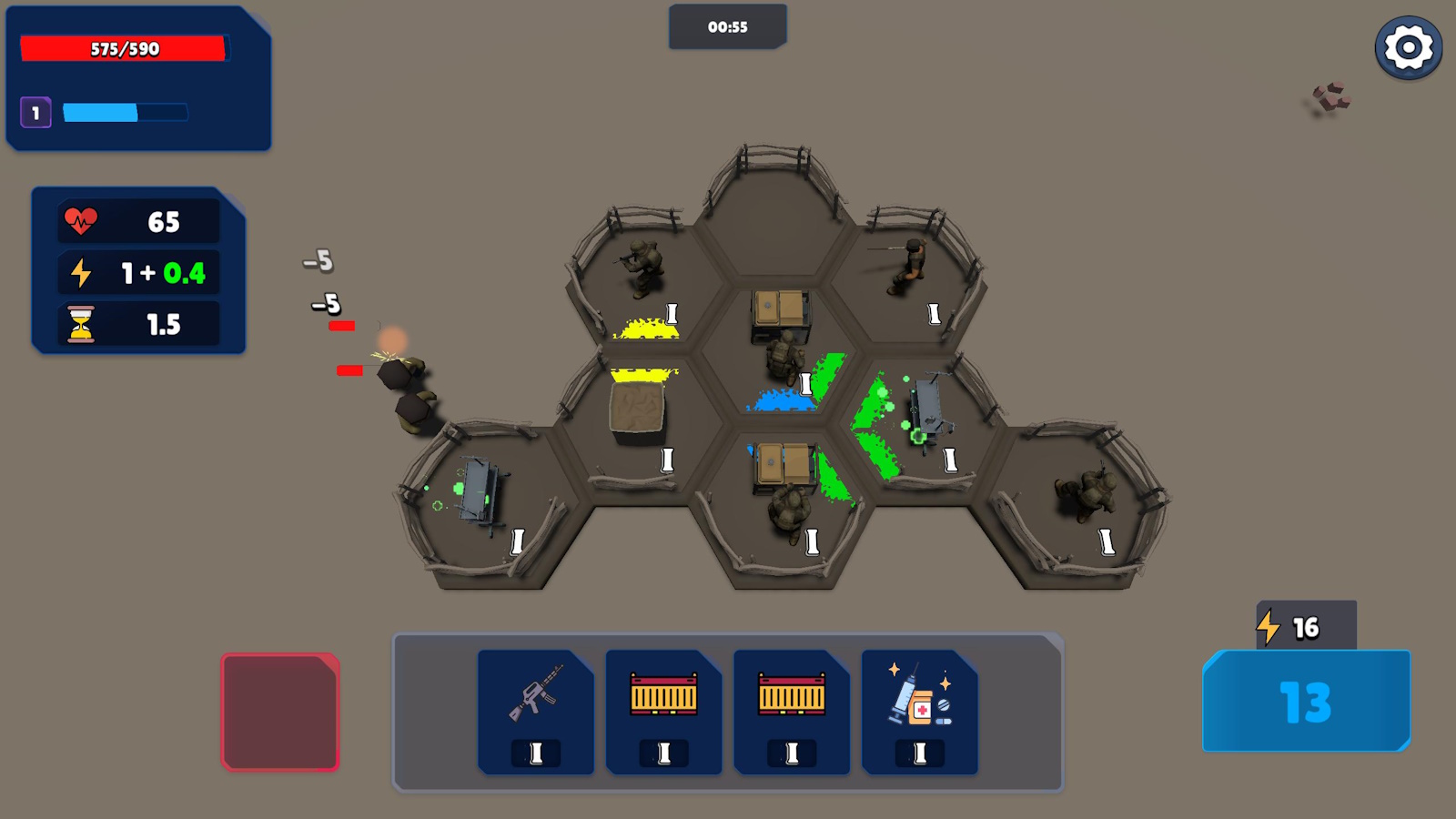Click the blue experience progress bar
Viewport: 1456px width, 819px height.
tap(126, 113)
